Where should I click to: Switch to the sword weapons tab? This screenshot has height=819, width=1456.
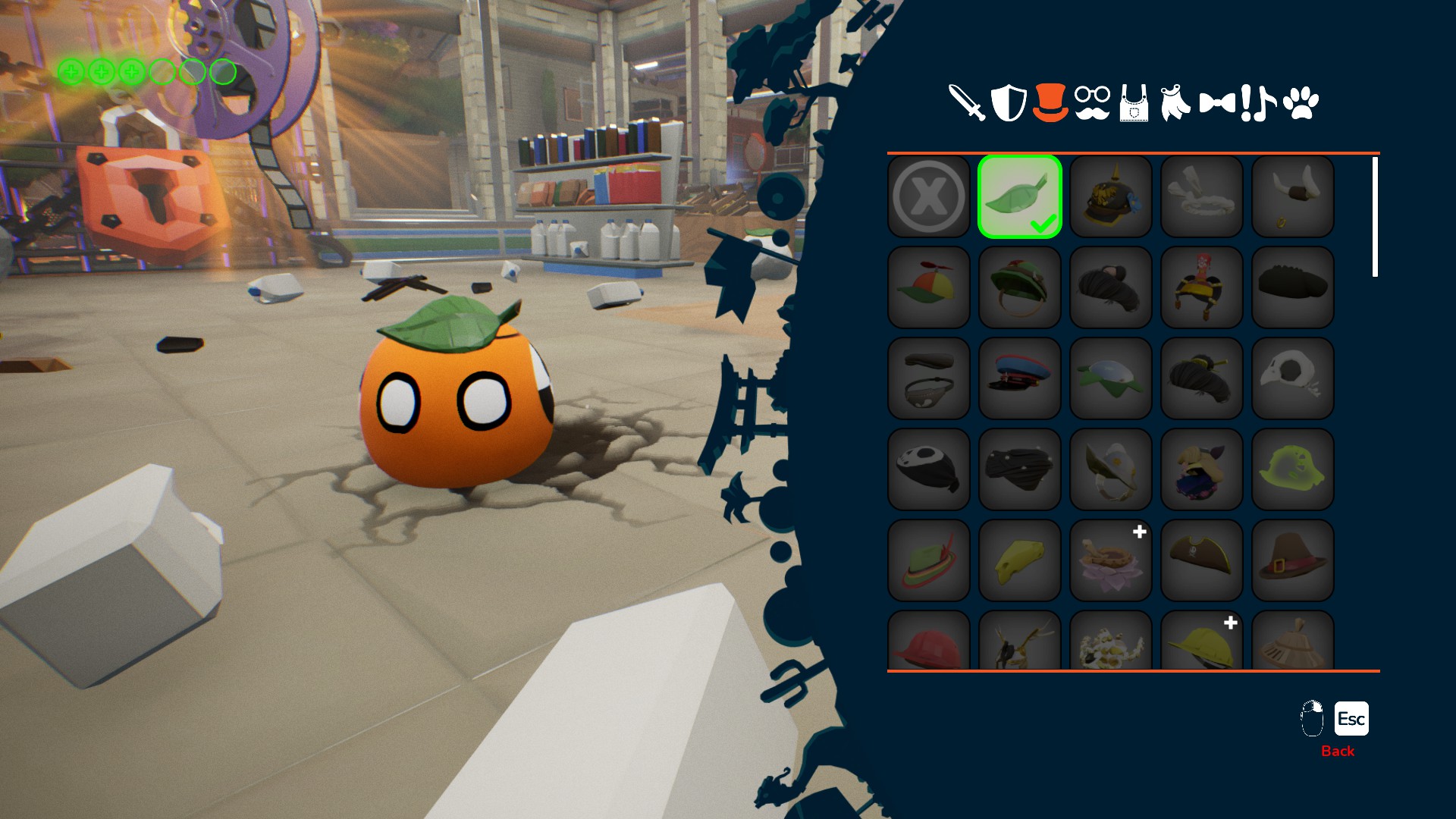[x=967, y=102]
